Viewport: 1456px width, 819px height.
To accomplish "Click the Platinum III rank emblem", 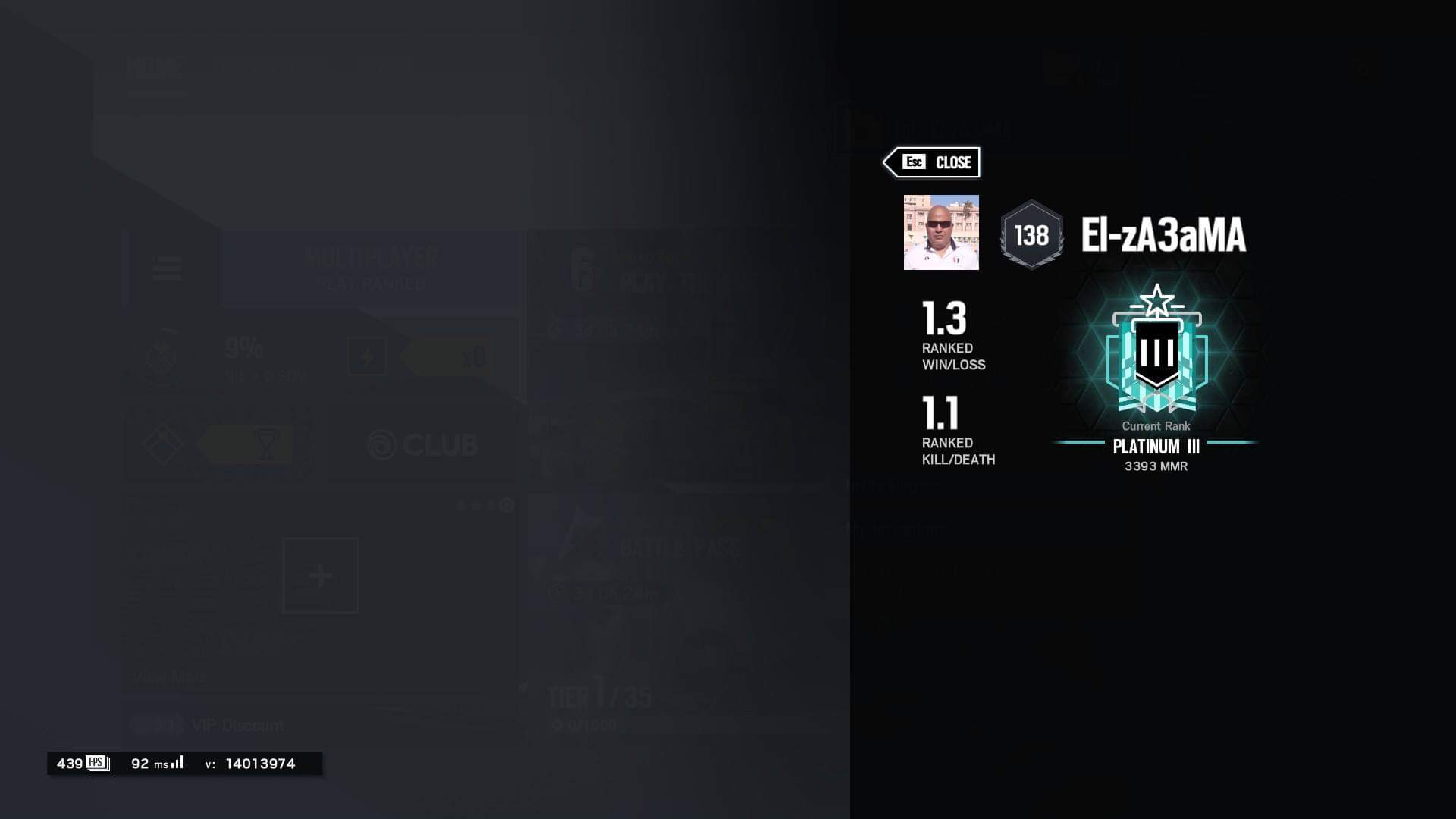I will pyautogui.click(x=1156, y=353).
